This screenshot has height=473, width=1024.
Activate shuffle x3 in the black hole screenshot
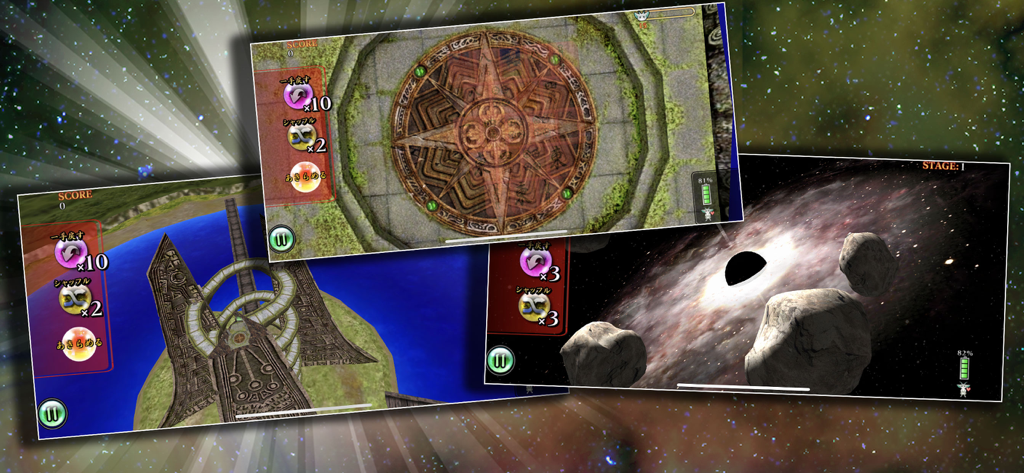click(532, 306)
